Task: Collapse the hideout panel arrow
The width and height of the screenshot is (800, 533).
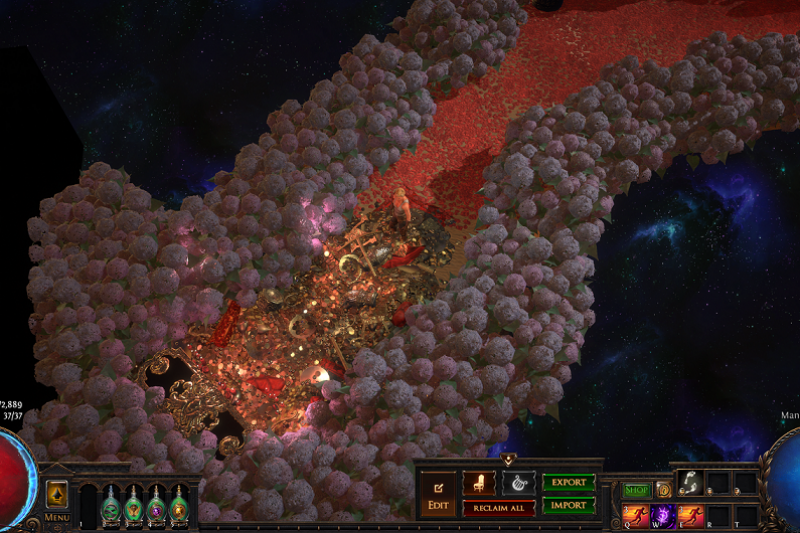Action: [509, 461]
